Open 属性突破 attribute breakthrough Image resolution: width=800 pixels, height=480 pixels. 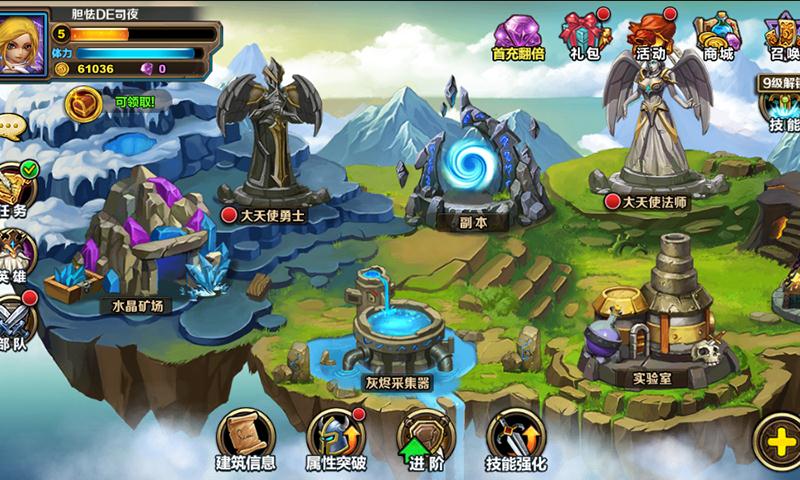point(336,438)
